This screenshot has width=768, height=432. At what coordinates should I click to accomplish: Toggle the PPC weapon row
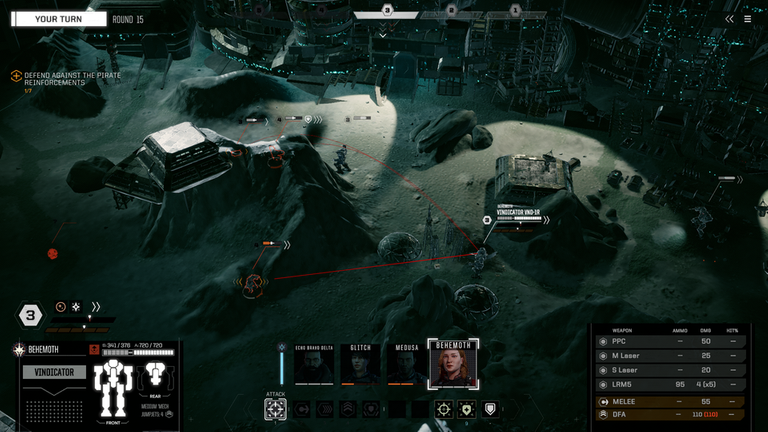pos(670,341)
